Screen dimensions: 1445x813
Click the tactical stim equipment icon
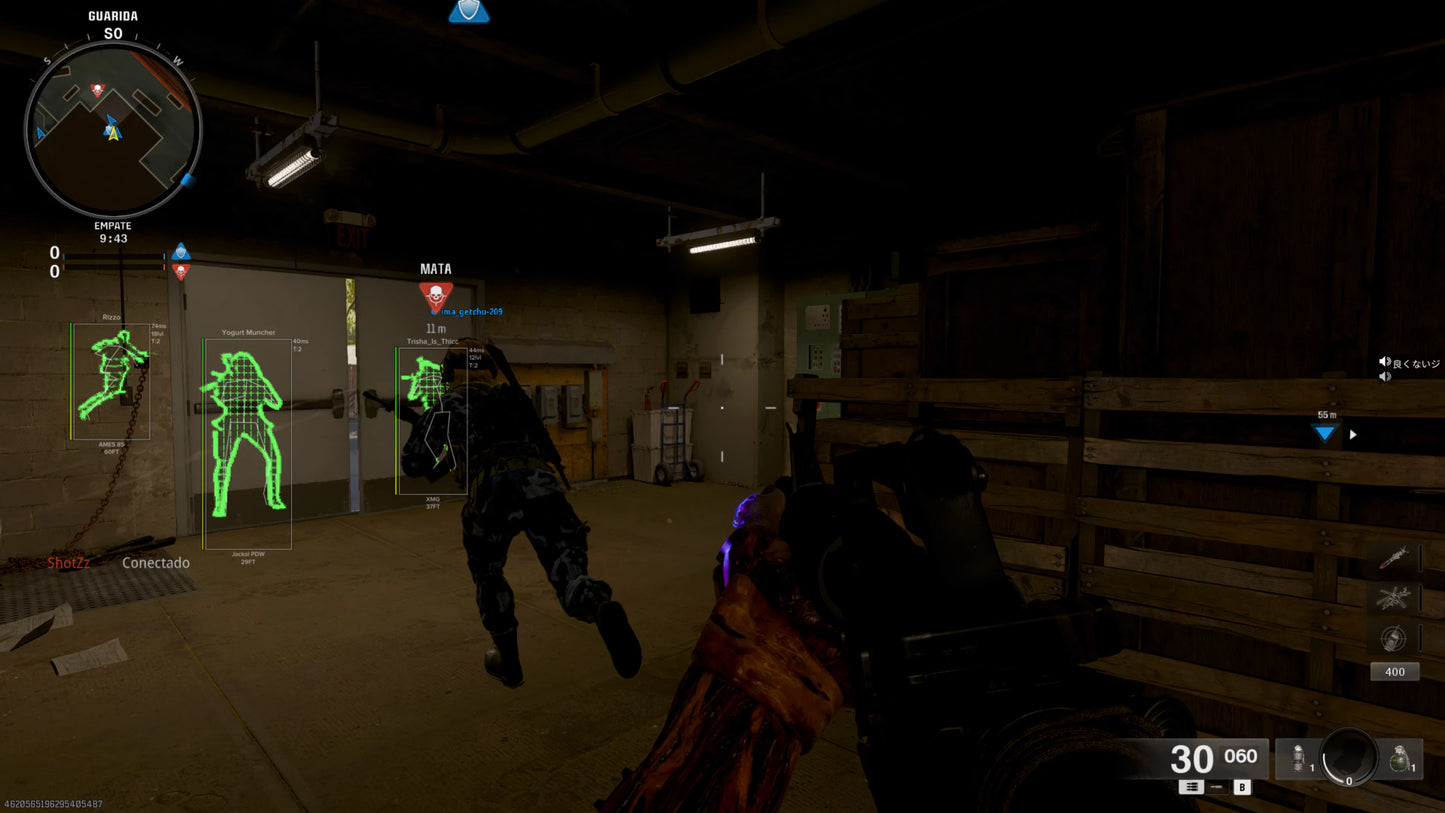[x=1299, y=760]
